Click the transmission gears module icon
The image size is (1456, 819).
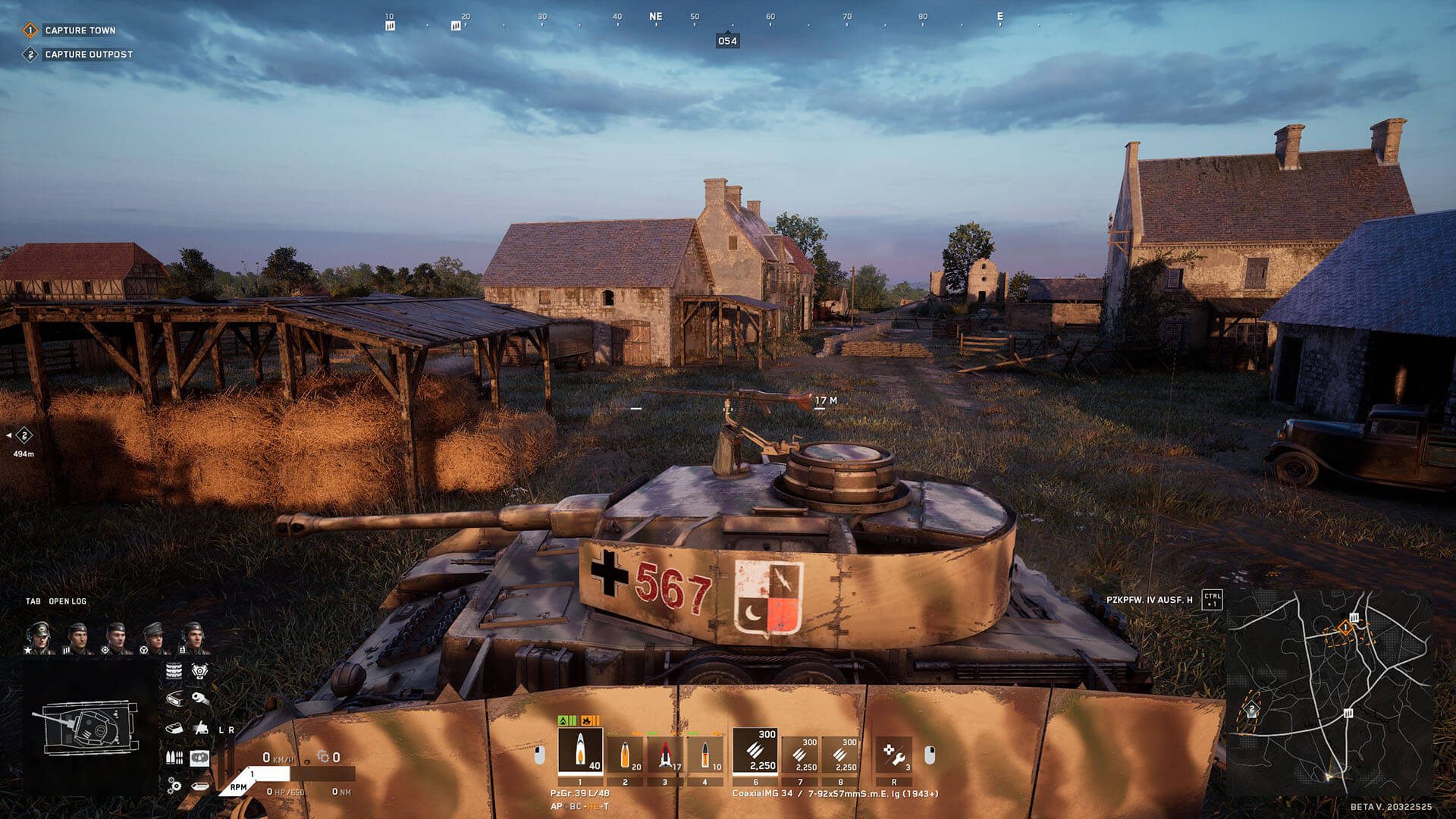174,785
